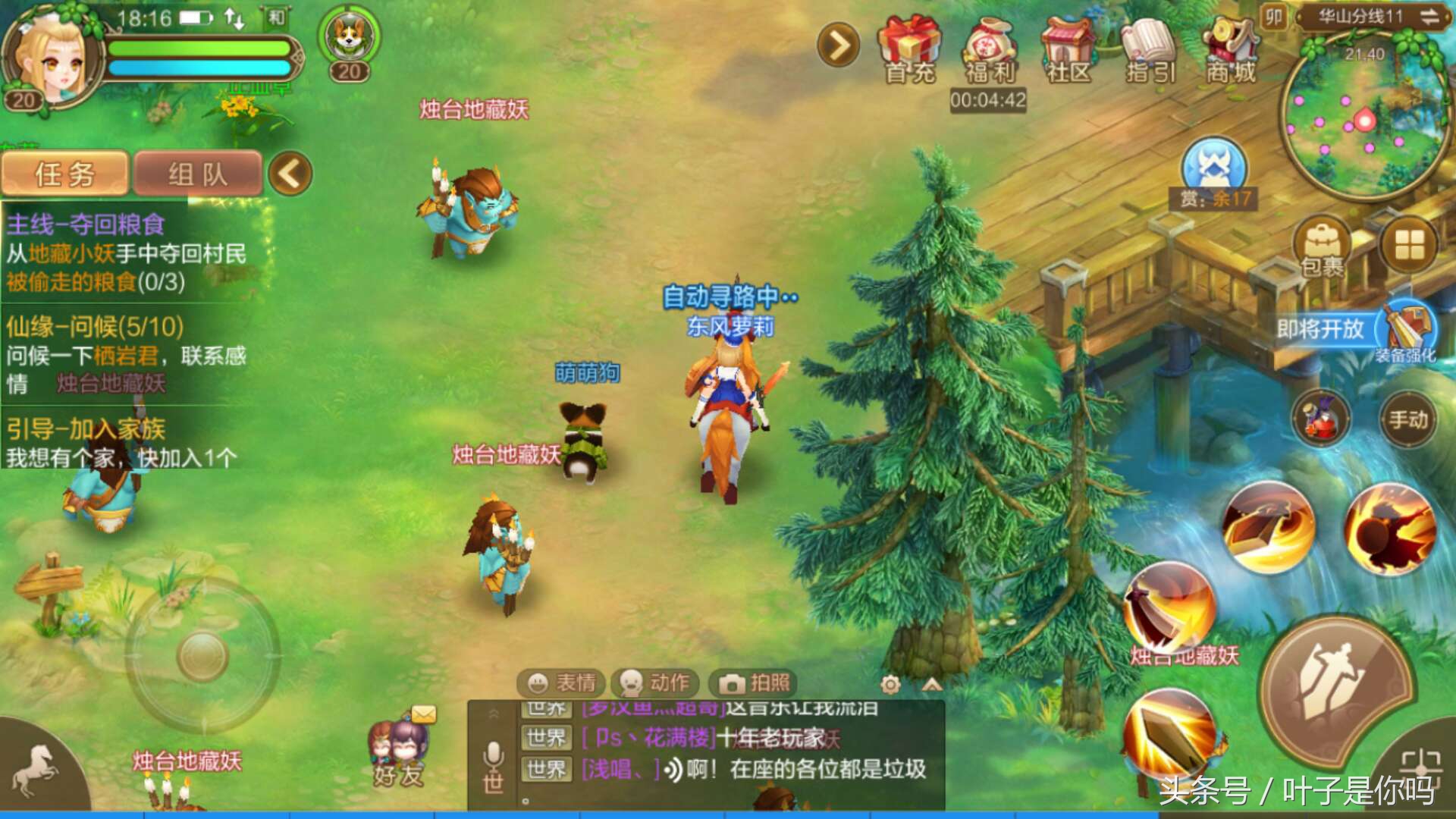Screen dimensions: 1456x819
Task: Open the 首充 first-recharge gift
Action: [909, 49]
